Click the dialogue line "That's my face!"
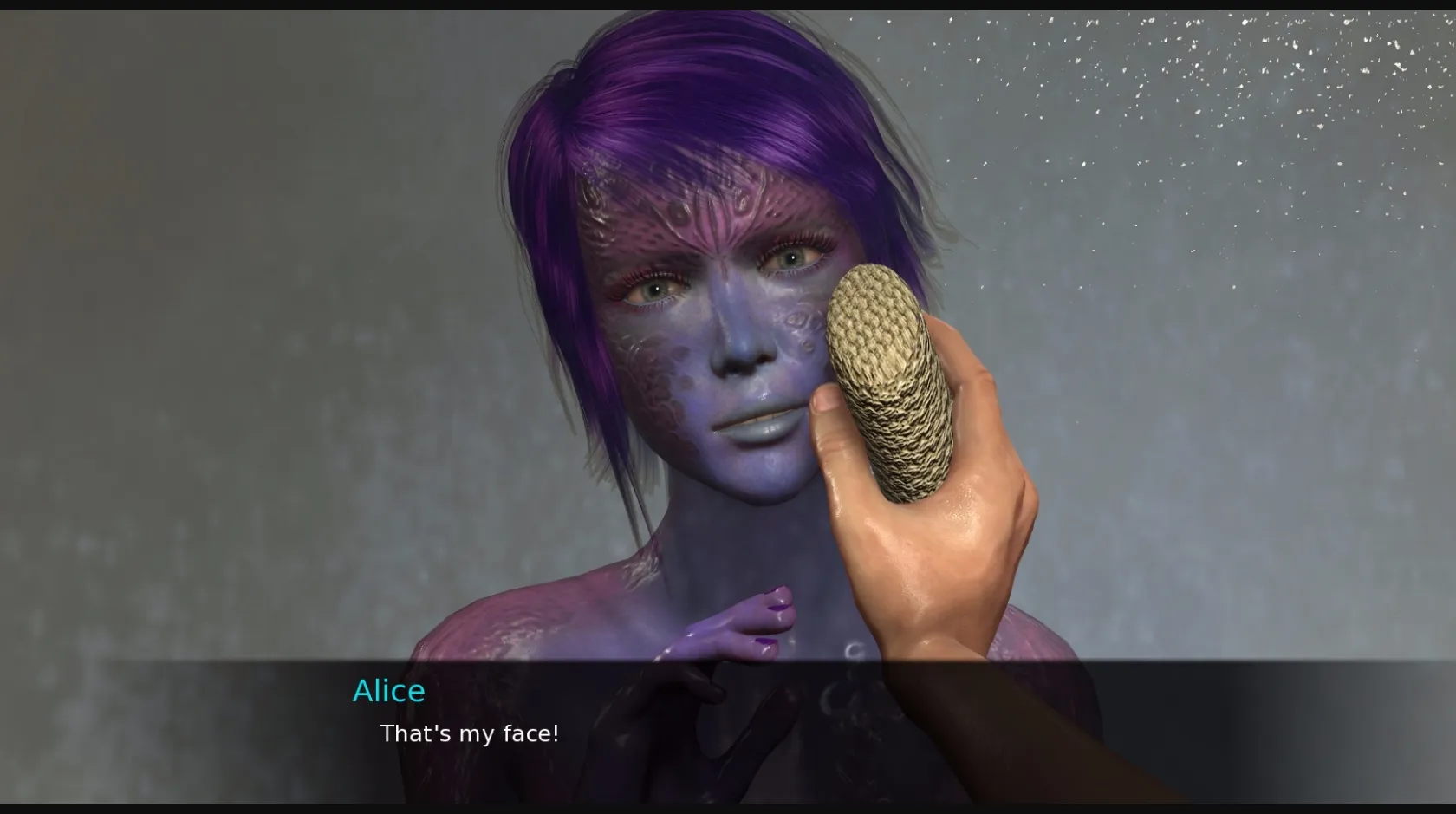 [x=468, y=733]
